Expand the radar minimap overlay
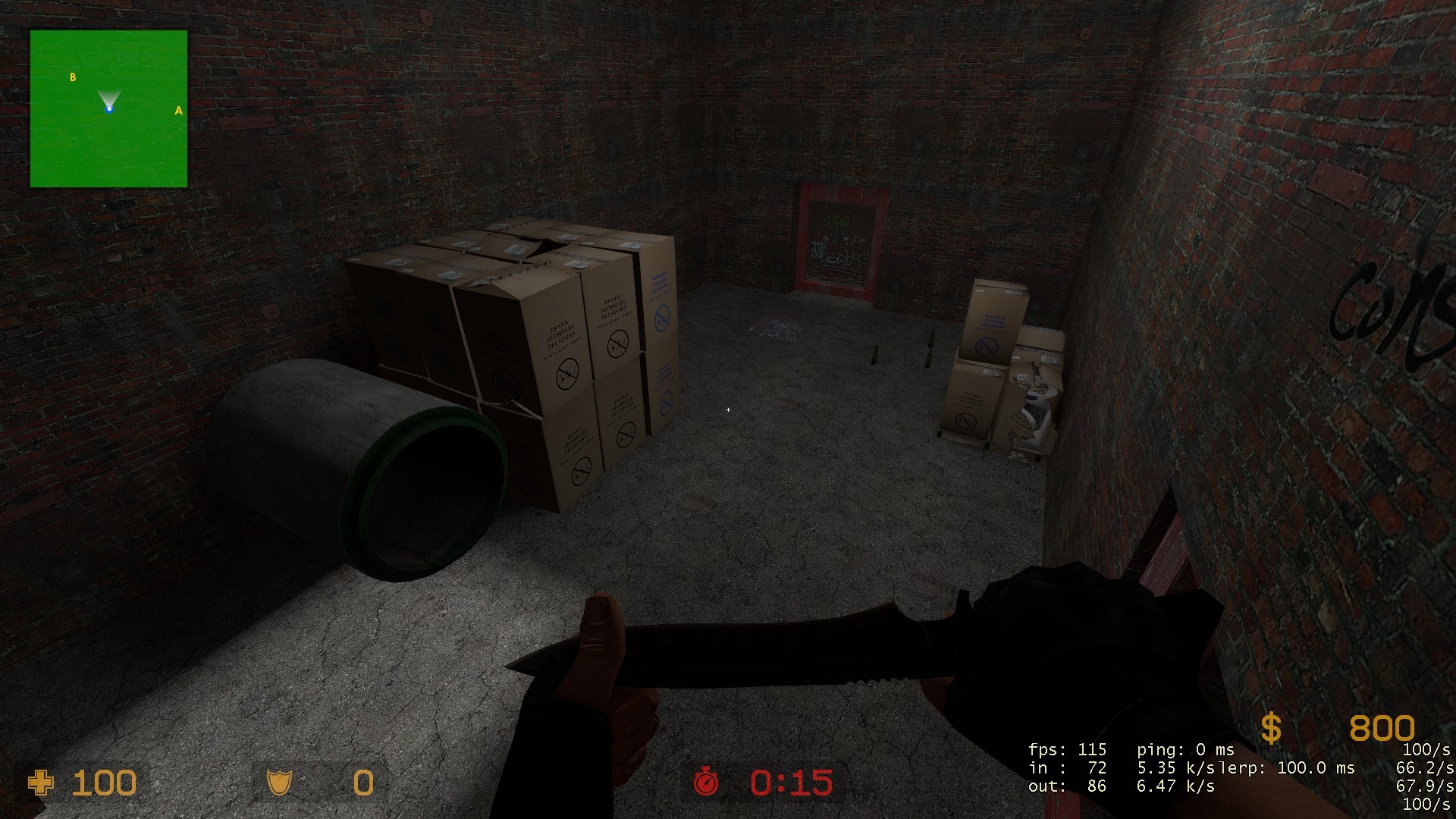Image resolution: width=1456 pixels, height=819 pixels. click(x=108, y=108)
